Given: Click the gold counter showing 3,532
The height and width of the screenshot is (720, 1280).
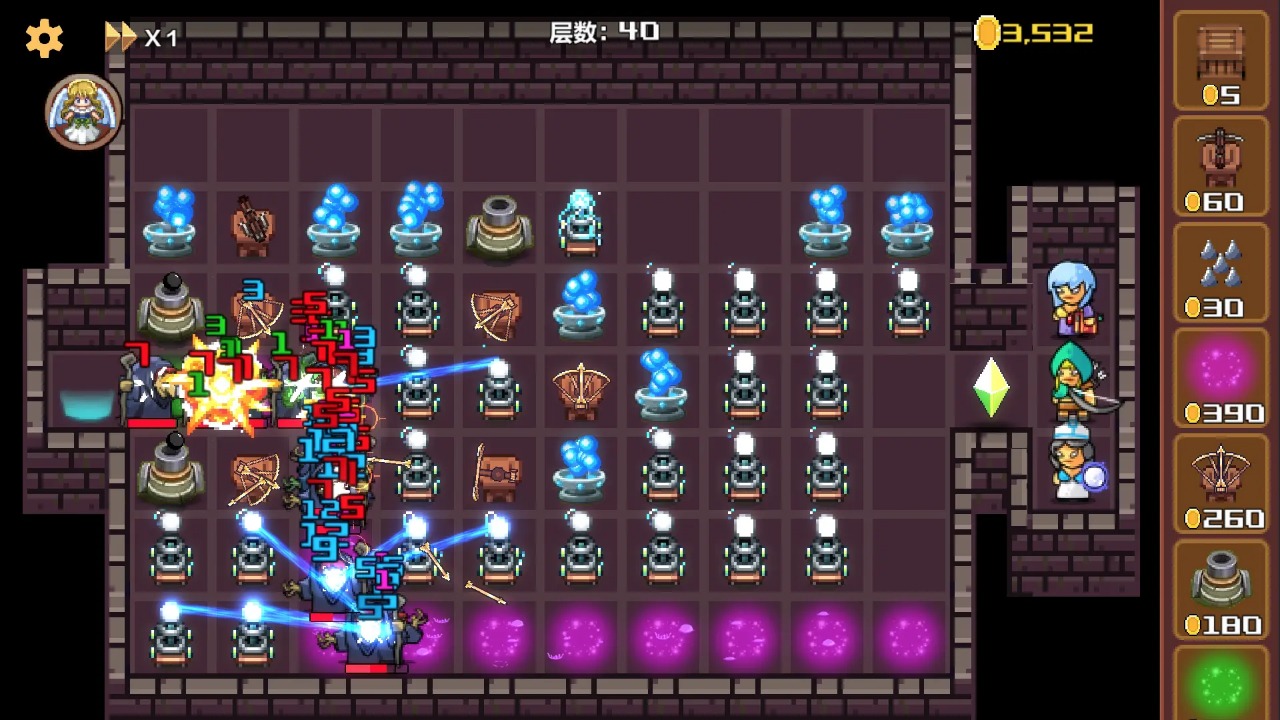Looking at the screenshot, I should click(1040, 31).
